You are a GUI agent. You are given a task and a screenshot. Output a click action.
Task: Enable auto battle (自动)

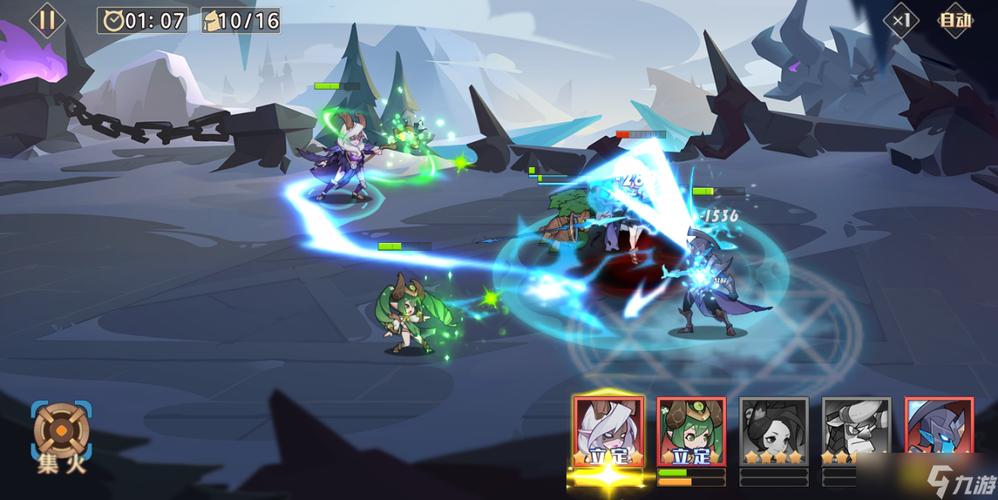pos(955,20)
